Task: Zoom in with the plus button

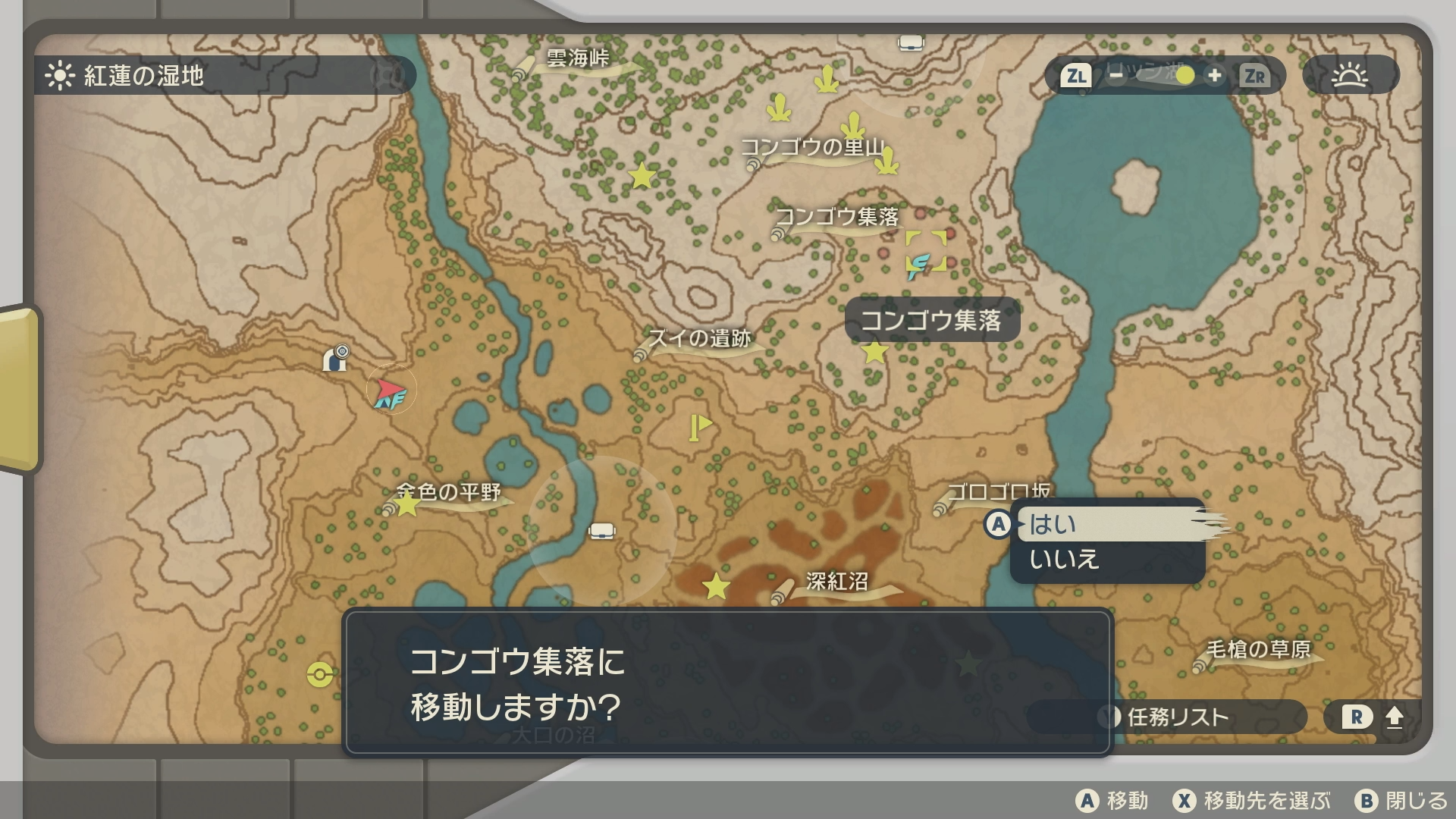Action: pyautogui.click(x=1215, y=75)
